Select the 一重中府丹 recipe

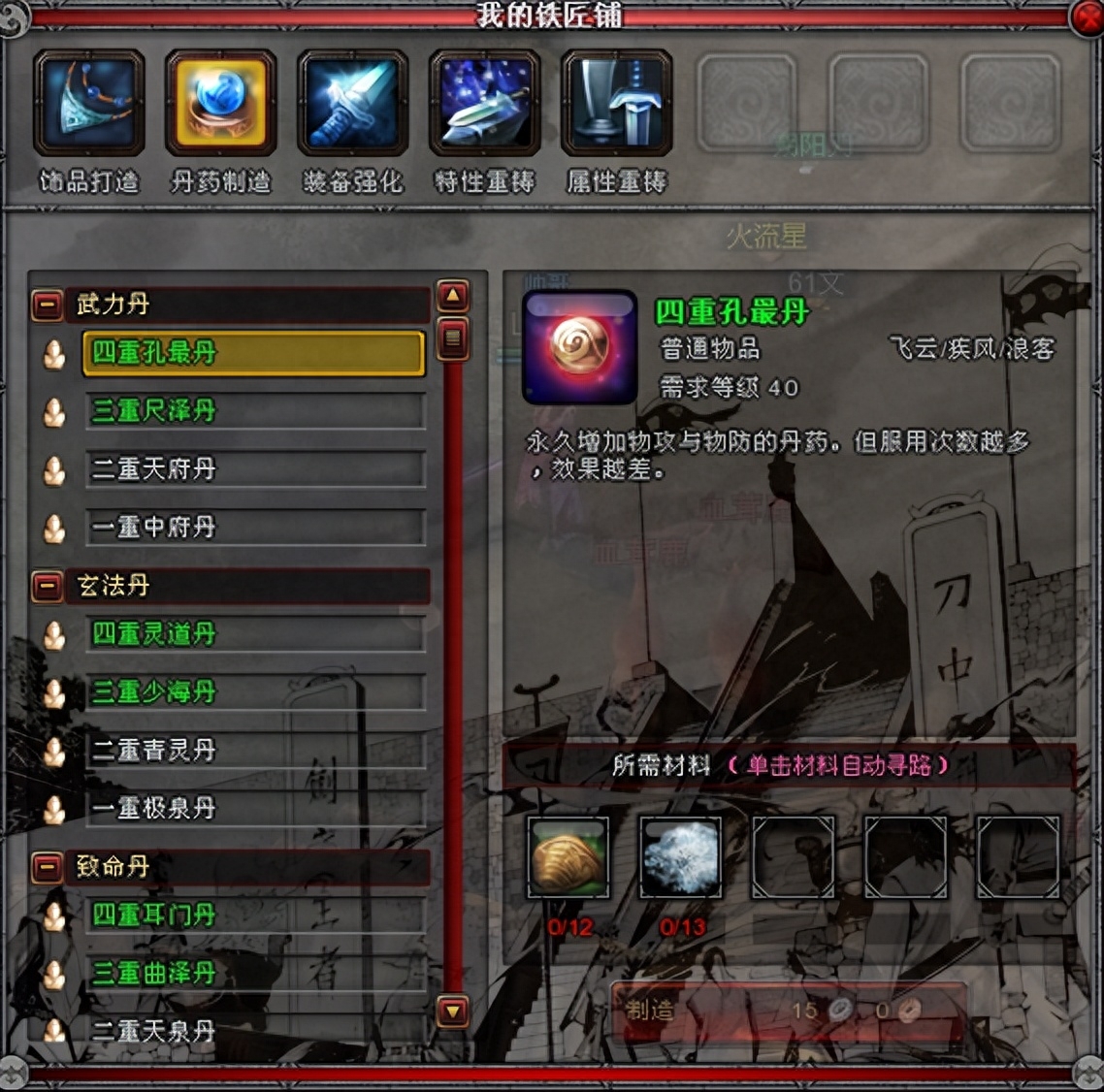click(254, 528)
